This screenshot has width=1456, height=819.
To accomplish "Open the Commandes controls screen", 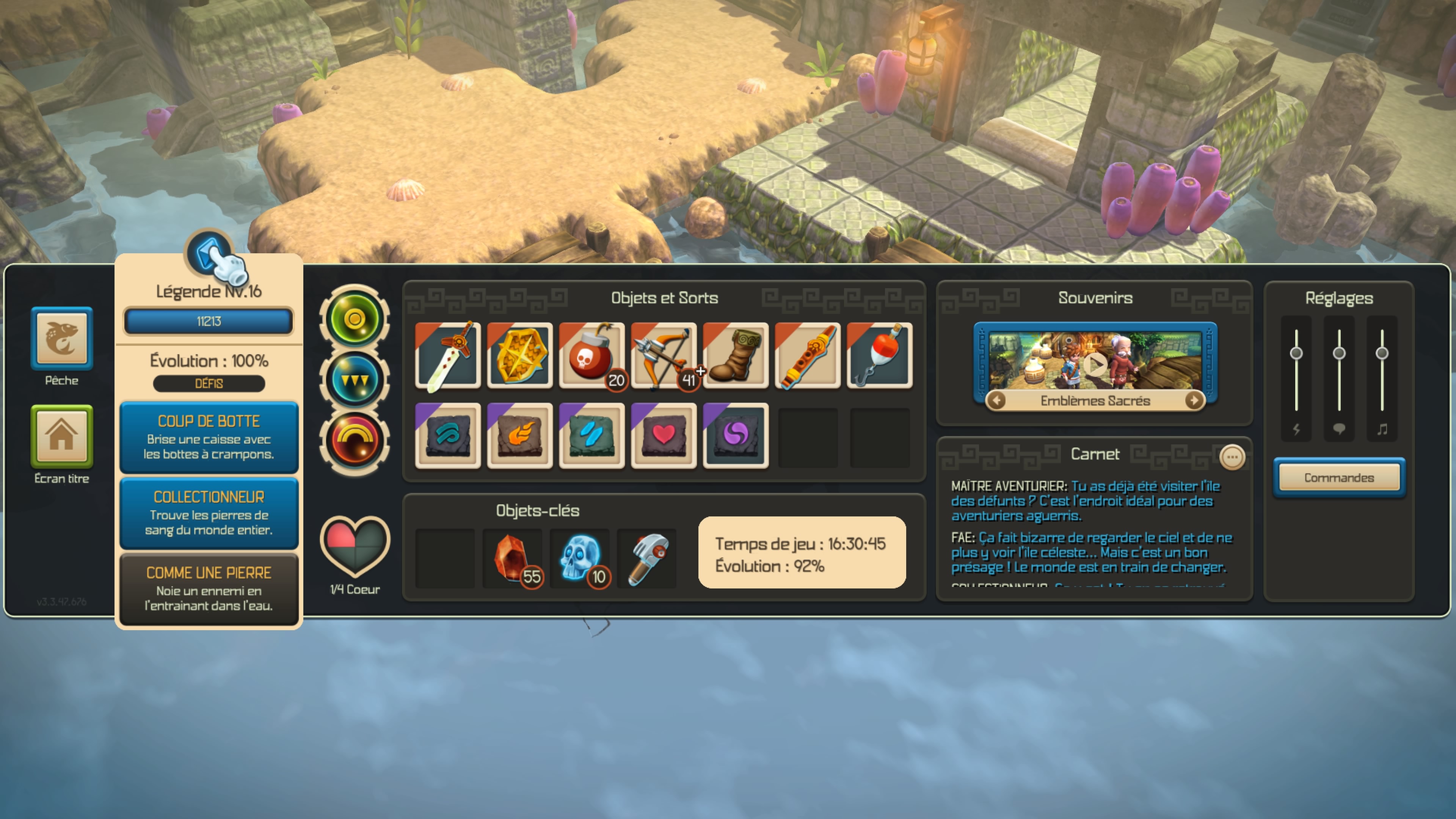I will click(x=1339, y=478).
